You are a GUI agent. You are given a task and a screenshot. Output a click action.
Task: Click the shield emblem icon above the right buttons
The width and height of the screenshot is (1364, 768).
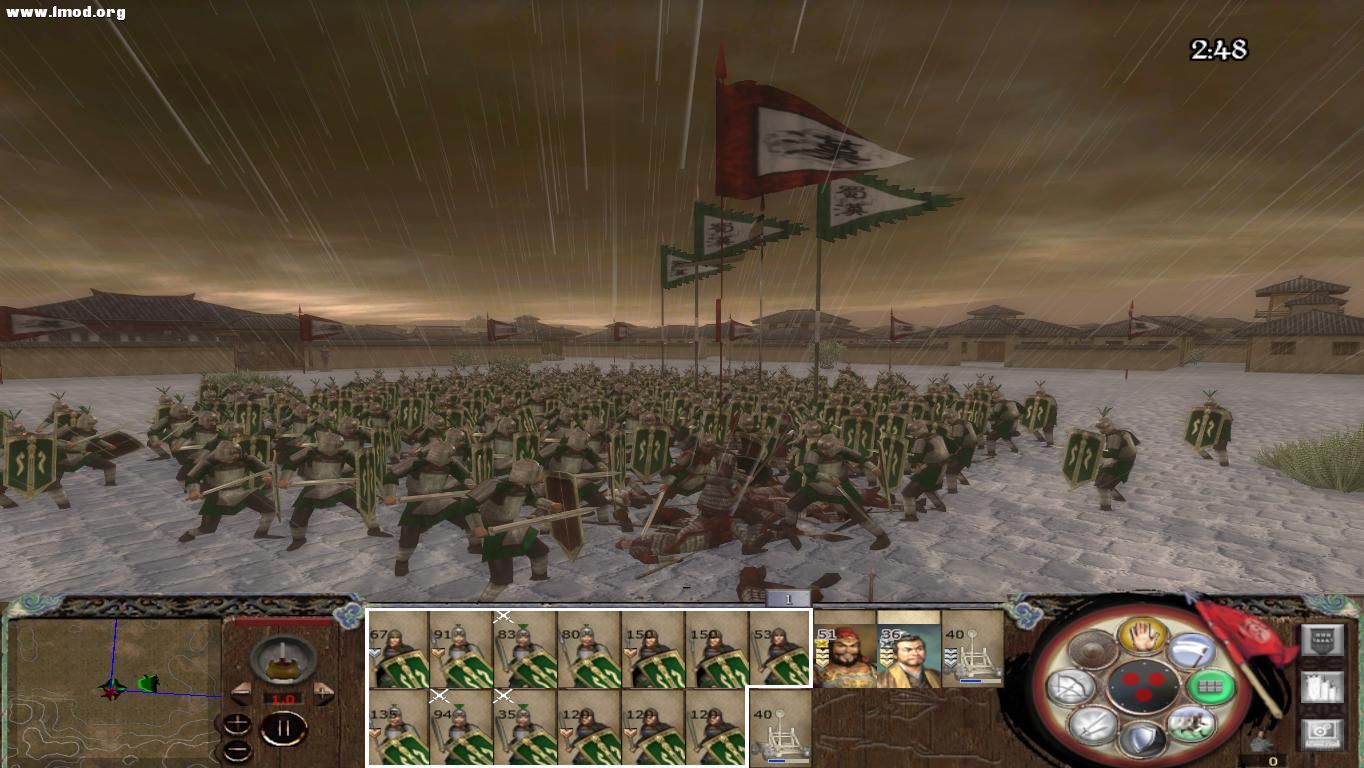tap(1322, 640)
